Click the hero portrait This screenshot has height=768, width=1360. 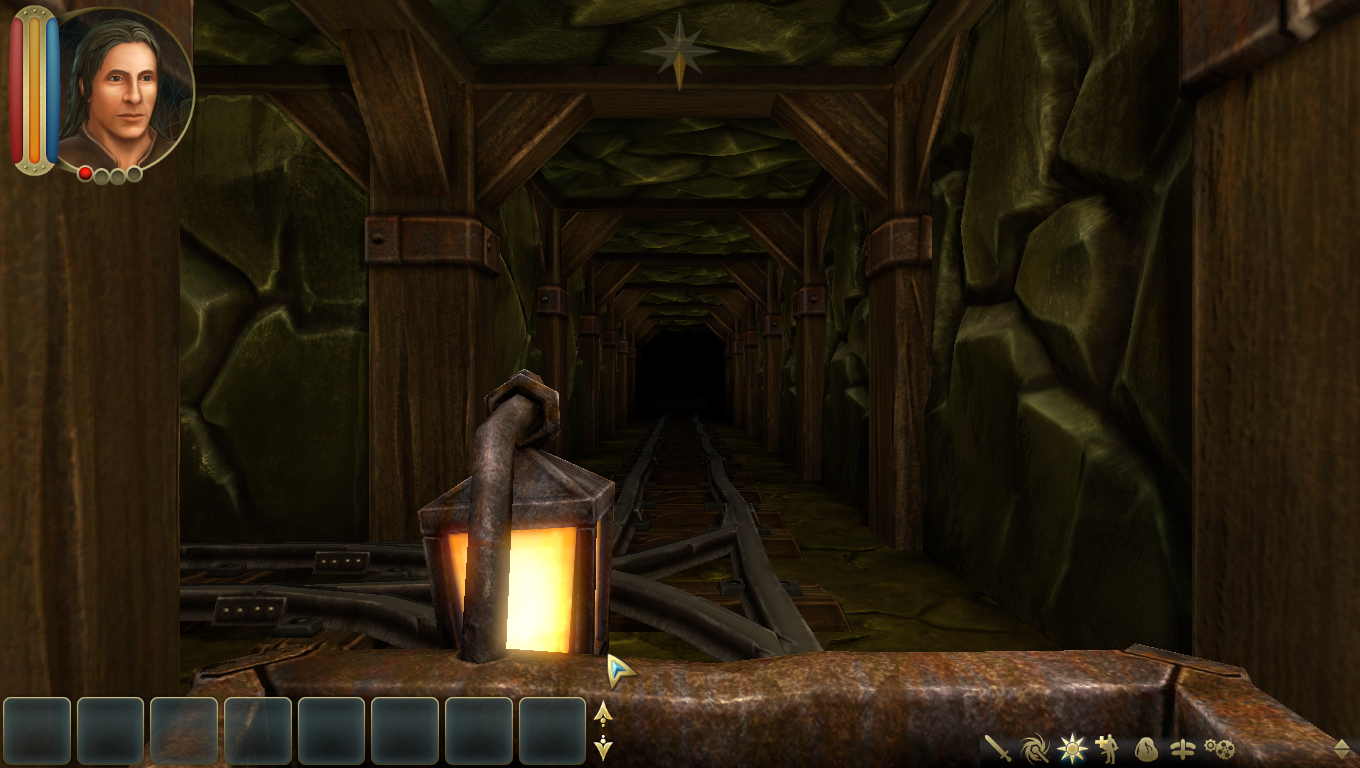coord(126,90)
